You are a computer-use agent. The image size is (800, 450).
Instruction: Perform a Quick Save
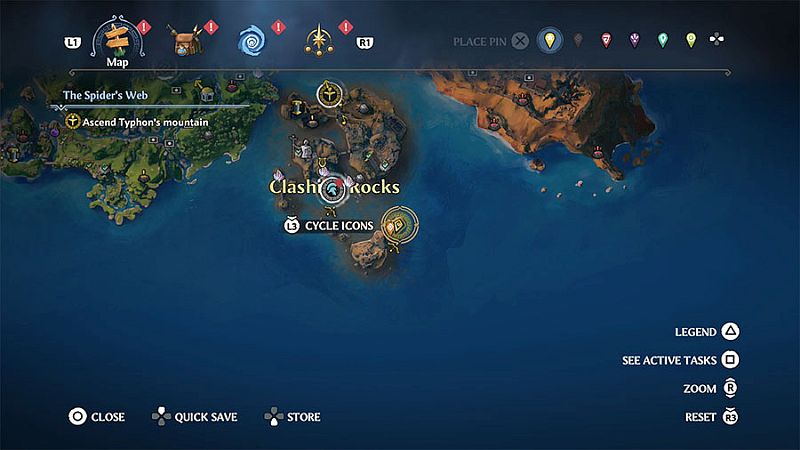point(194,417)
